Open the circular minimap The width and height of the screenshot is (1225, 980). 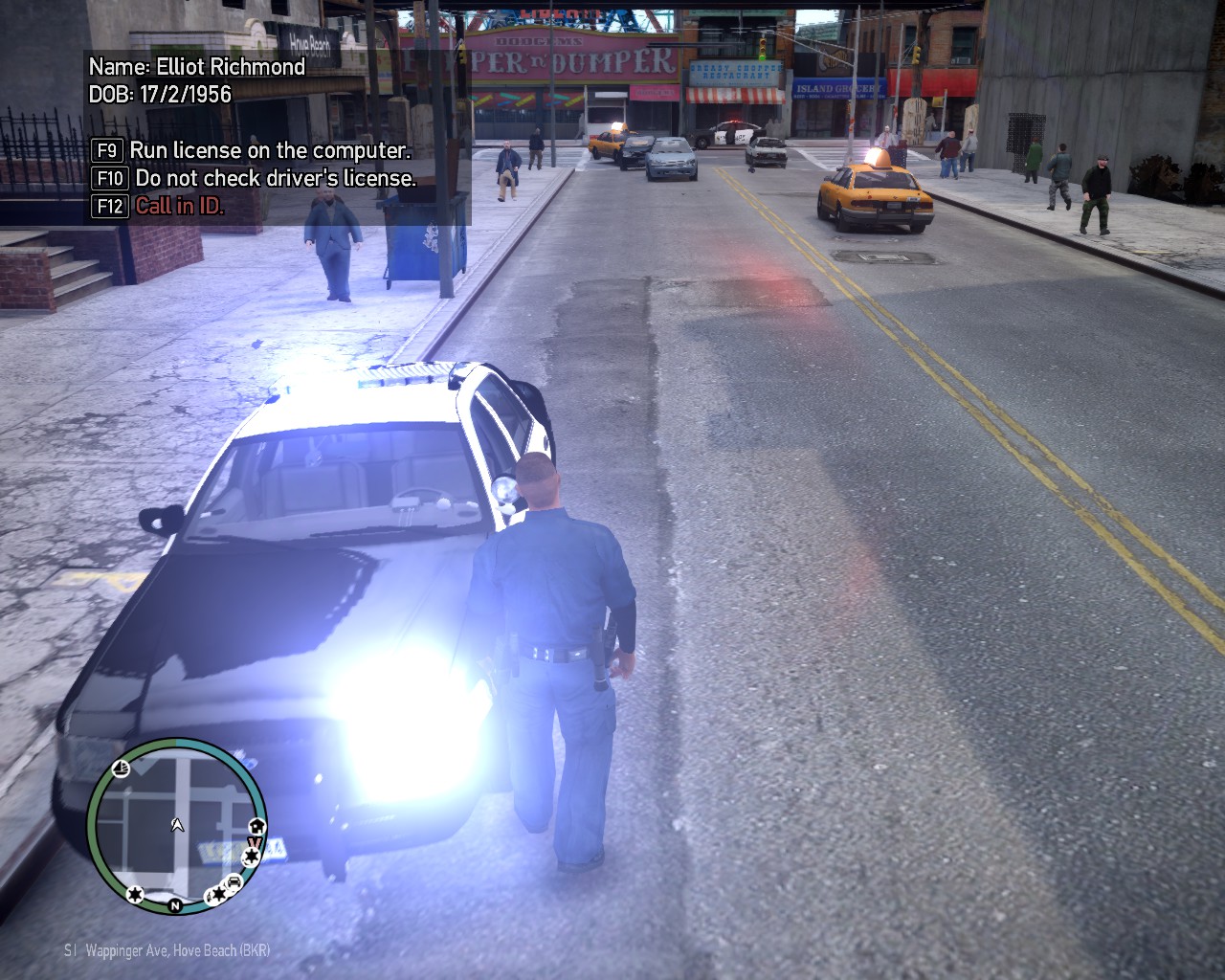tap(176, 825)
